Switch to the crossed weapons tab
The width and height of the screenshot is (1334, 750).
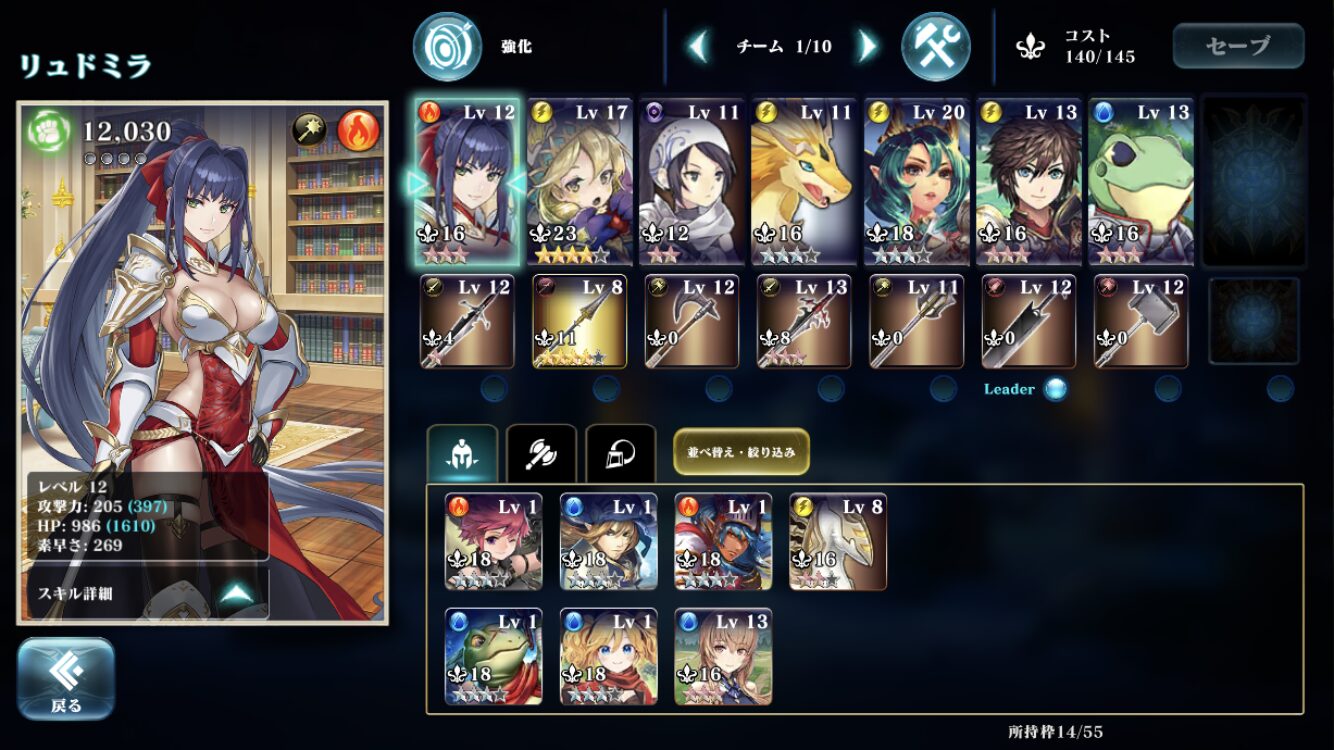pos(541,456)
